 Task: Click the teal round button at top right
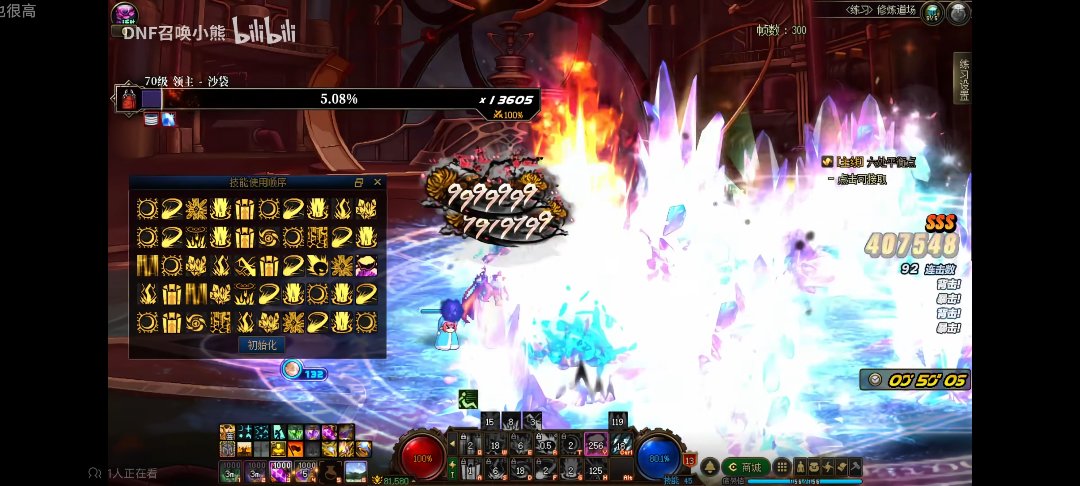(933, 13)
